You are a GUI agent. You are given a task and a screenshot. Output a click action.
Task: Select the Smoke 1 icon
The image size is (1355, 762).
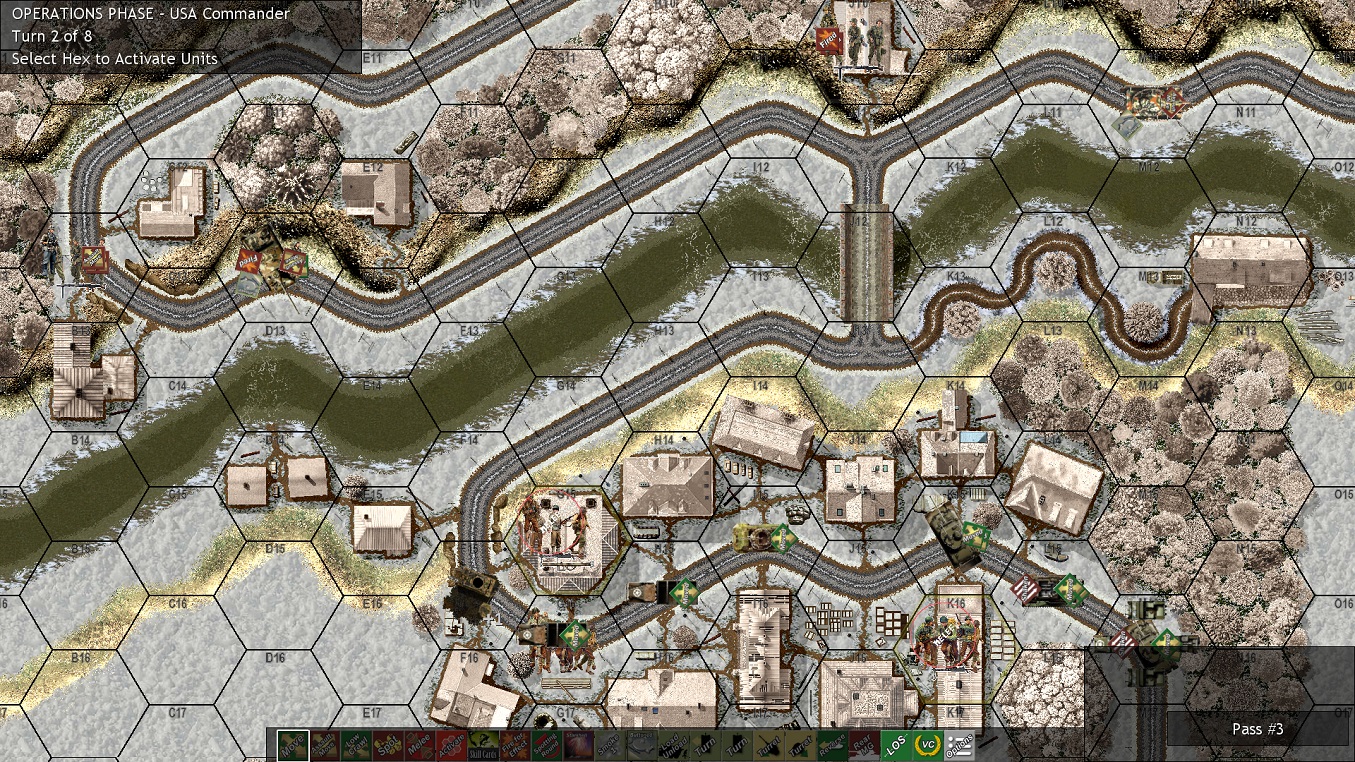pyautogui.click(x=610, y=745)
